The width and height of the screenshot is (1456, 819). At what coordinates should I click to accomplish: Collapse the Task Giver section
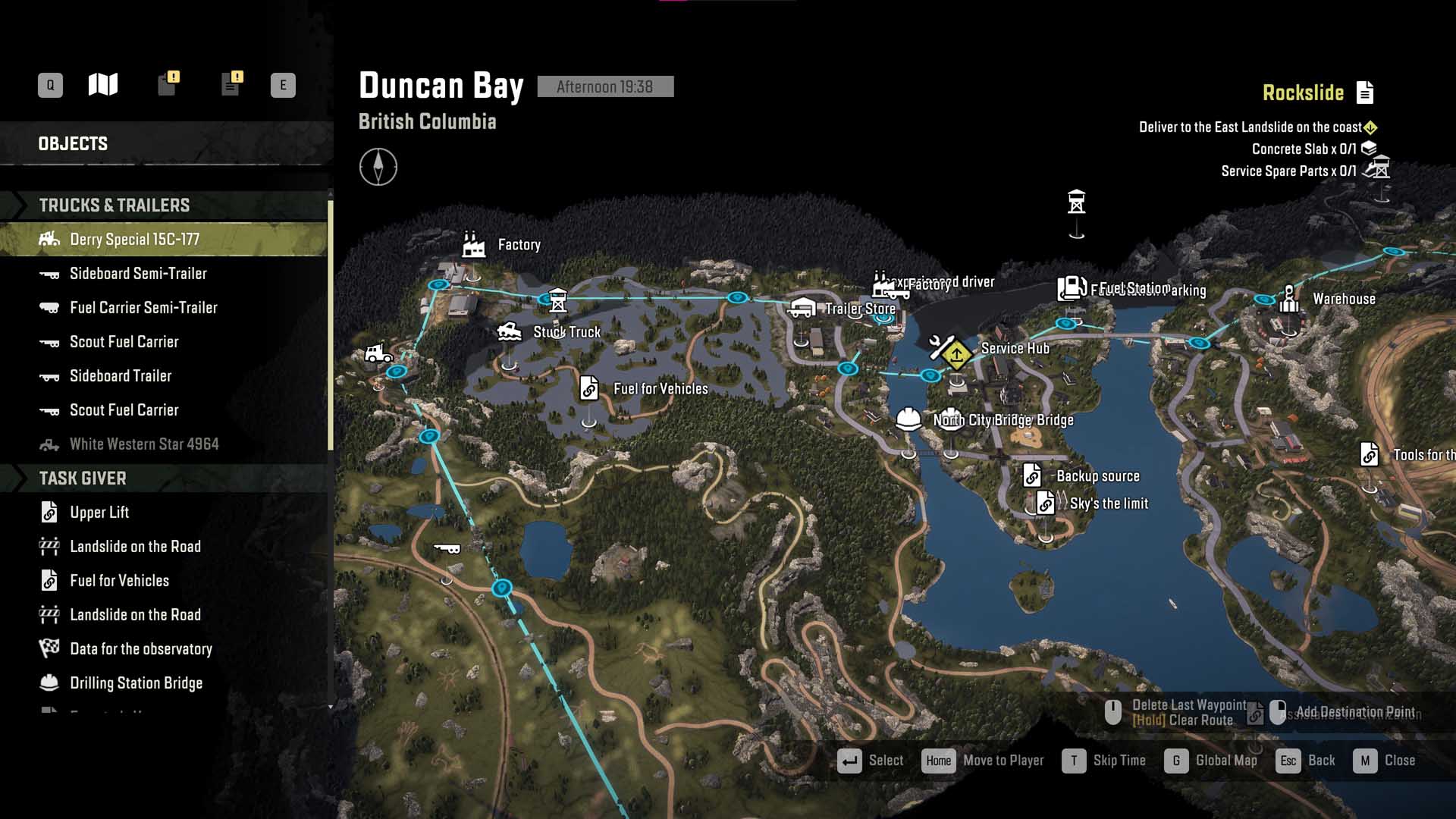coord(83,479)
